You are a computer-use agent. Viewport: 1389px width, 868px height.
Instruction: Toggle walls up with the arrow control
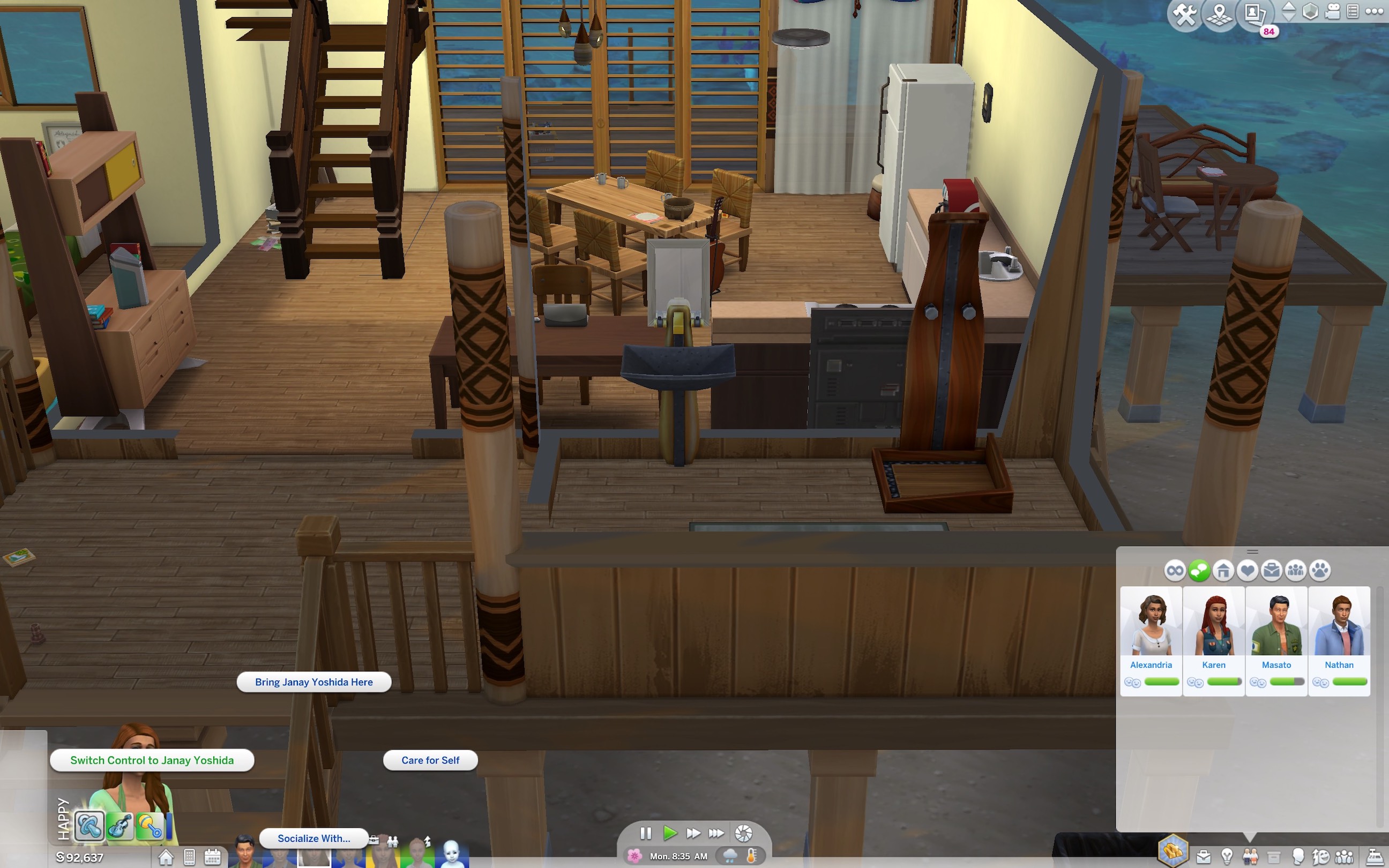coord(1289,8)
